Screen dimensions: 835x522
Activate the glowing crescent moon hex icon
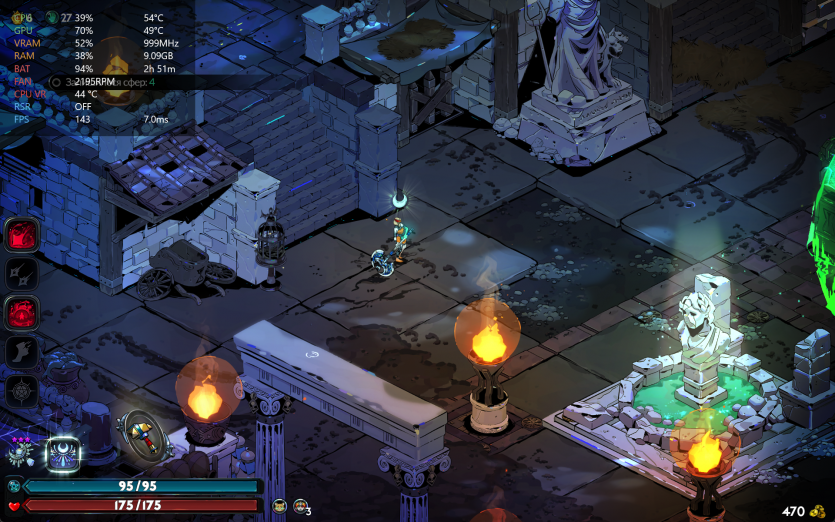[62, 452]
